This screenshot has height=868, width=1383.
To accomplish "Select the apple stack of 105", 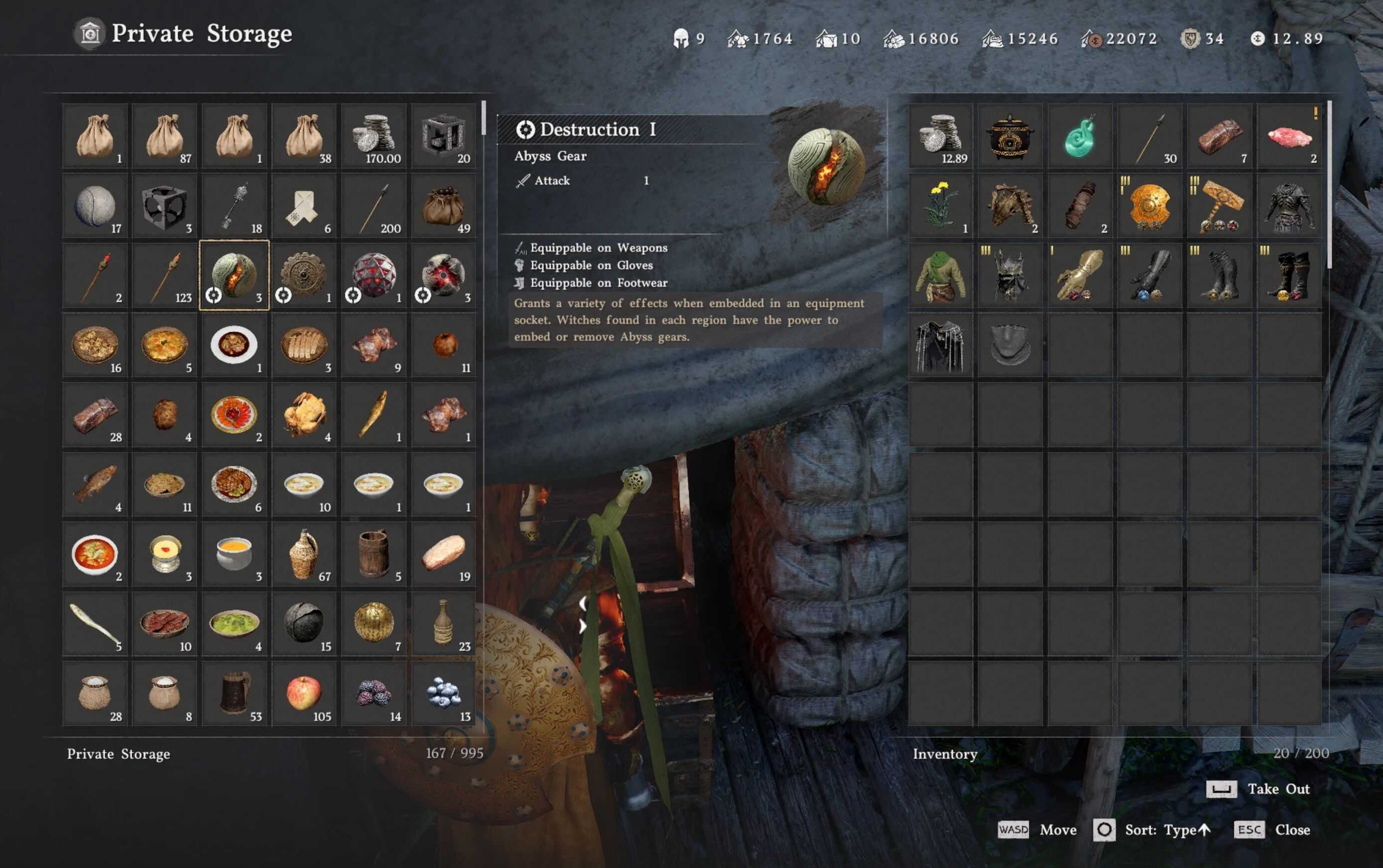I will [304, 694].
